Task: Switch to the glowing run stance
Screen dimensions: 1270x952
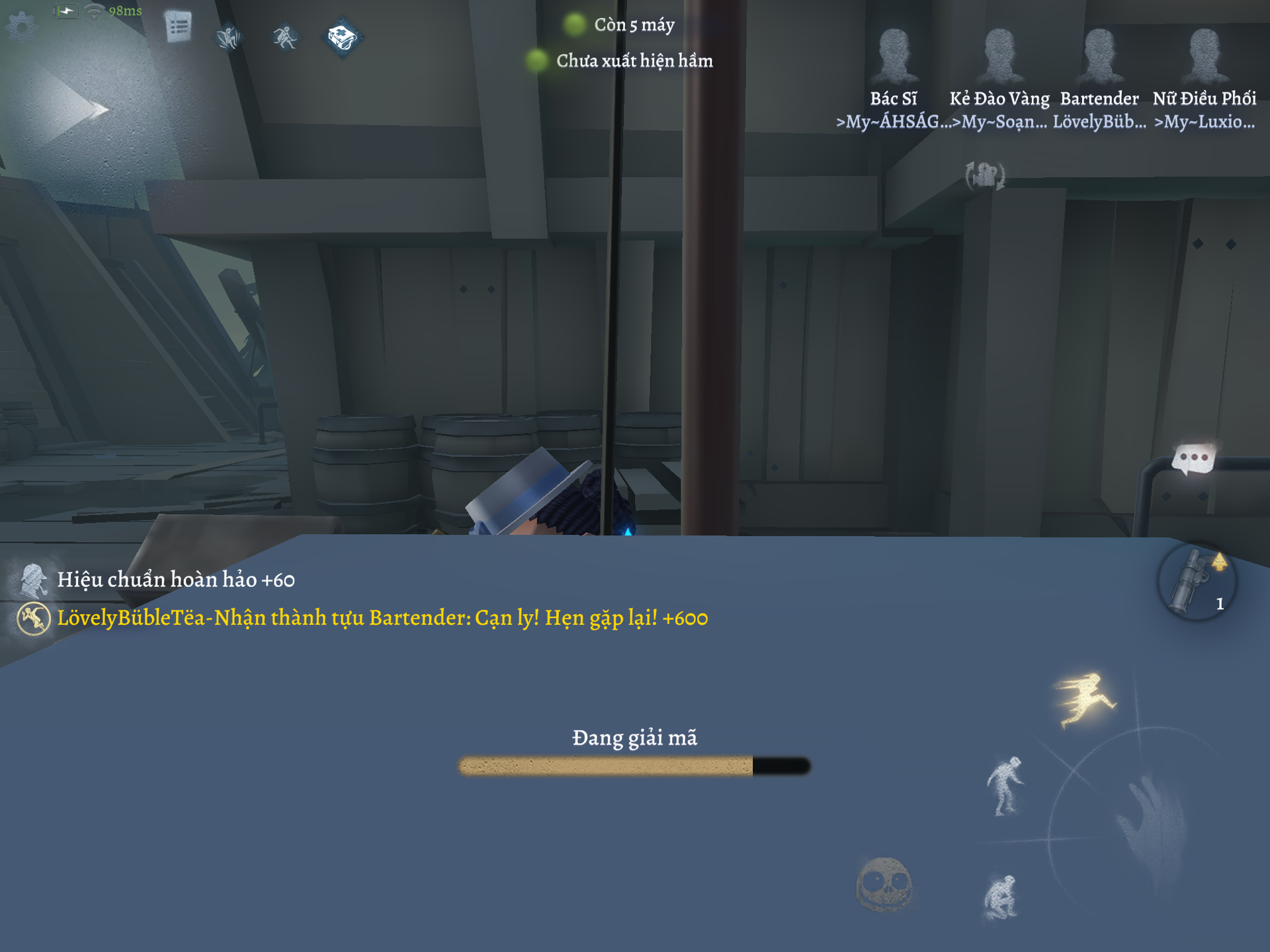Action: (1085, 699)
